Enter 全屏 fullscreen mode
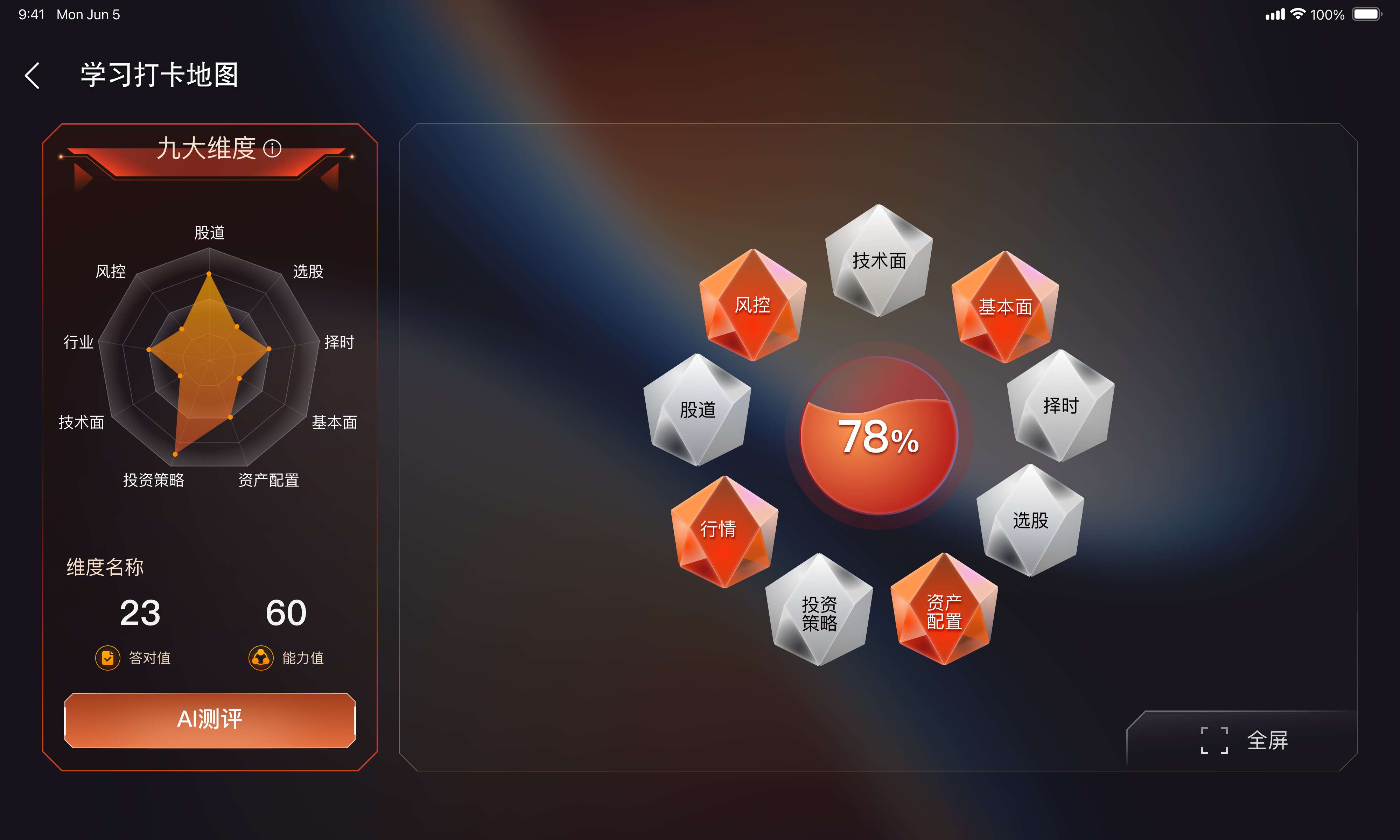The image size is (1400, 840). tap(1244, 740)
